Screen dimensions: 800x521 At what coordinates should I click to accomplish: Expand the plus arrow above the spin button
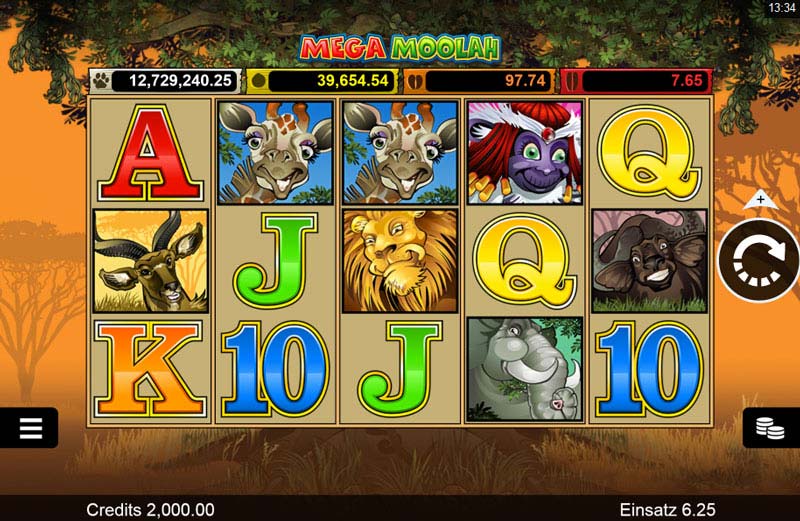tap(760, 200)
